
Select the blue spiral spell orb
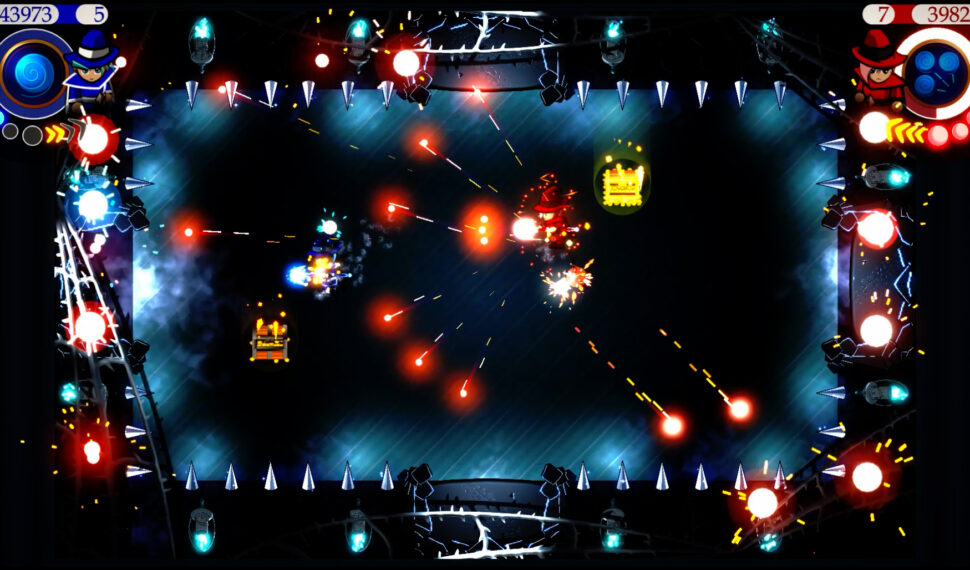tap(31, 75)
